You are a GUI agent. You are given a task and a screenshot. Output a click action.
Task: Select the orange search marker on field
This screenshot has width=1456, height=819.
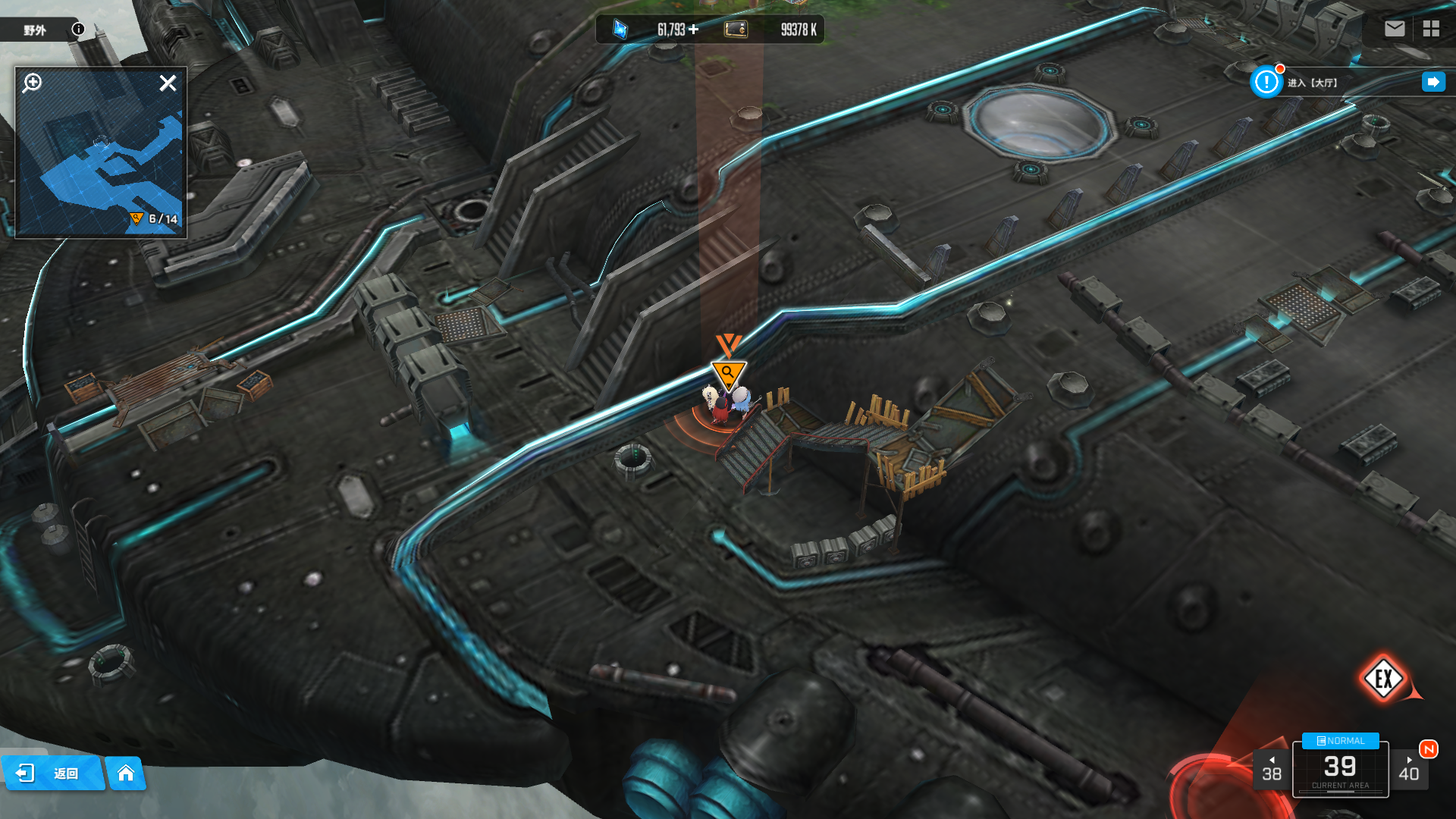point(728,373)
